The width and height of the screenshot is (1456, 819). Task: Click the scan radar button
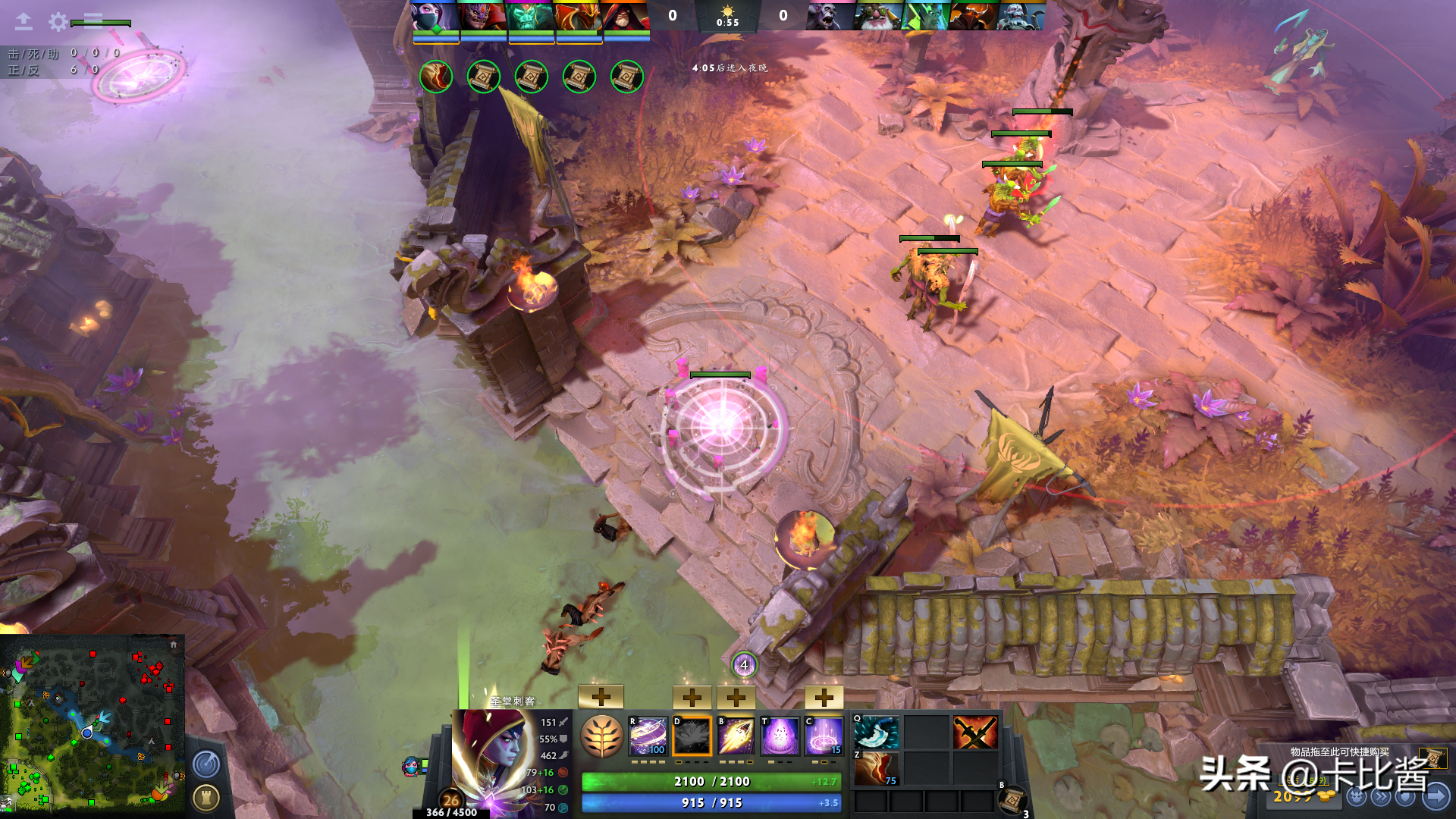[x=206, y=764]
